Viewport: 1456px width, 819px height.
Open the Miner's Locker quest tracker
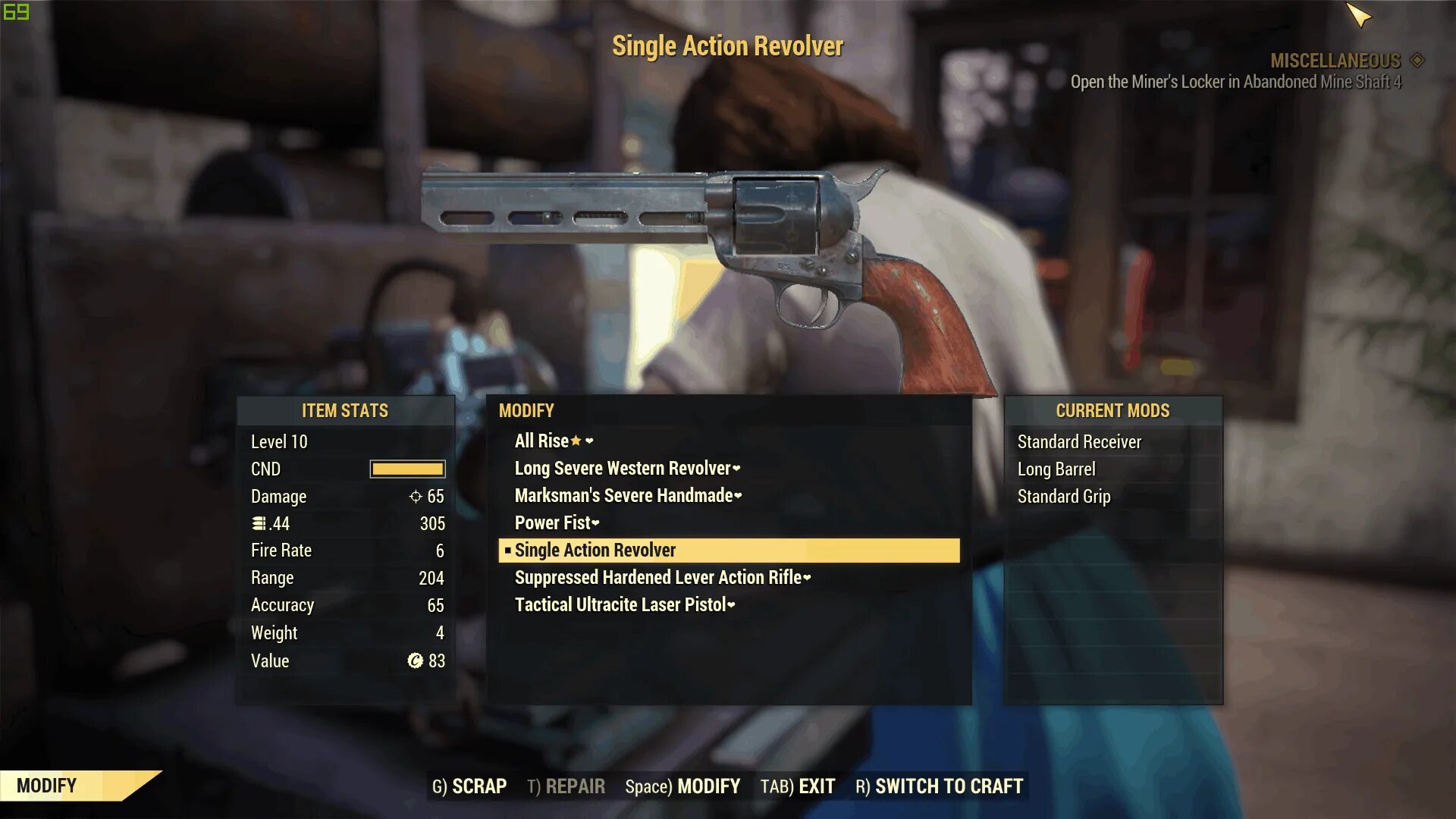[x=1235, y=82]
